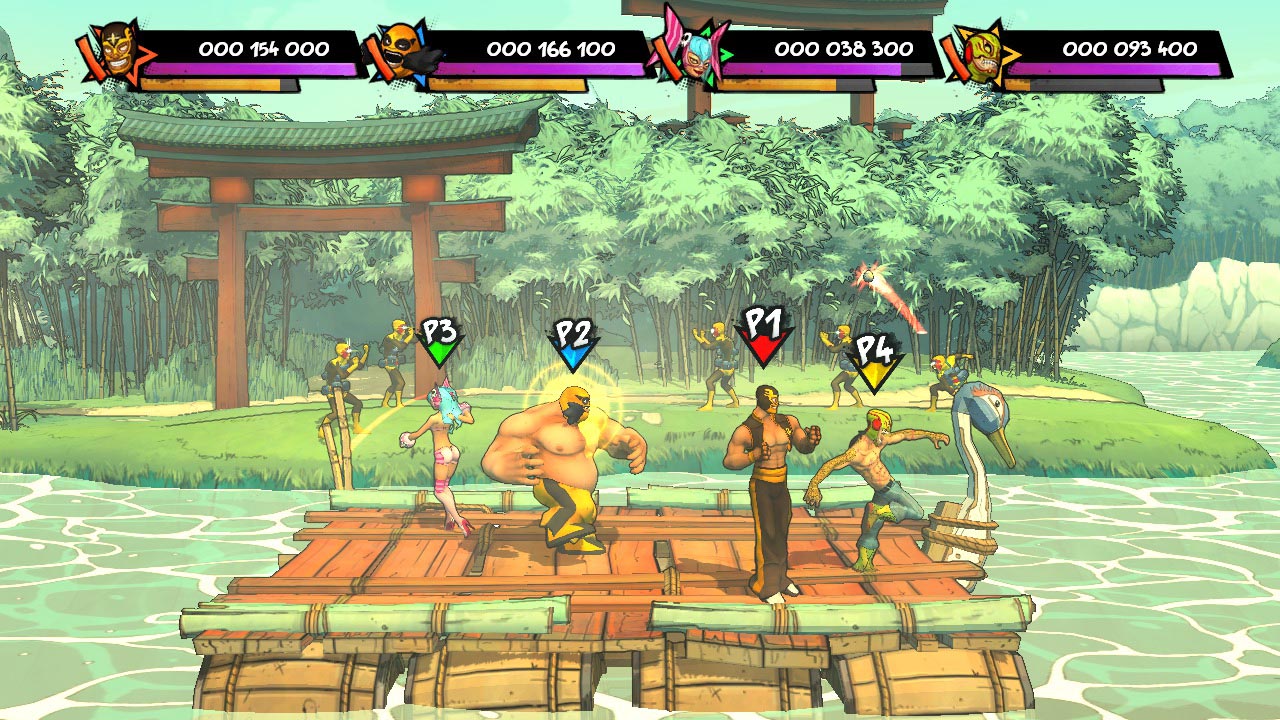Choose the green P3 player marker
1280x720 pixels.
point(440,342)
